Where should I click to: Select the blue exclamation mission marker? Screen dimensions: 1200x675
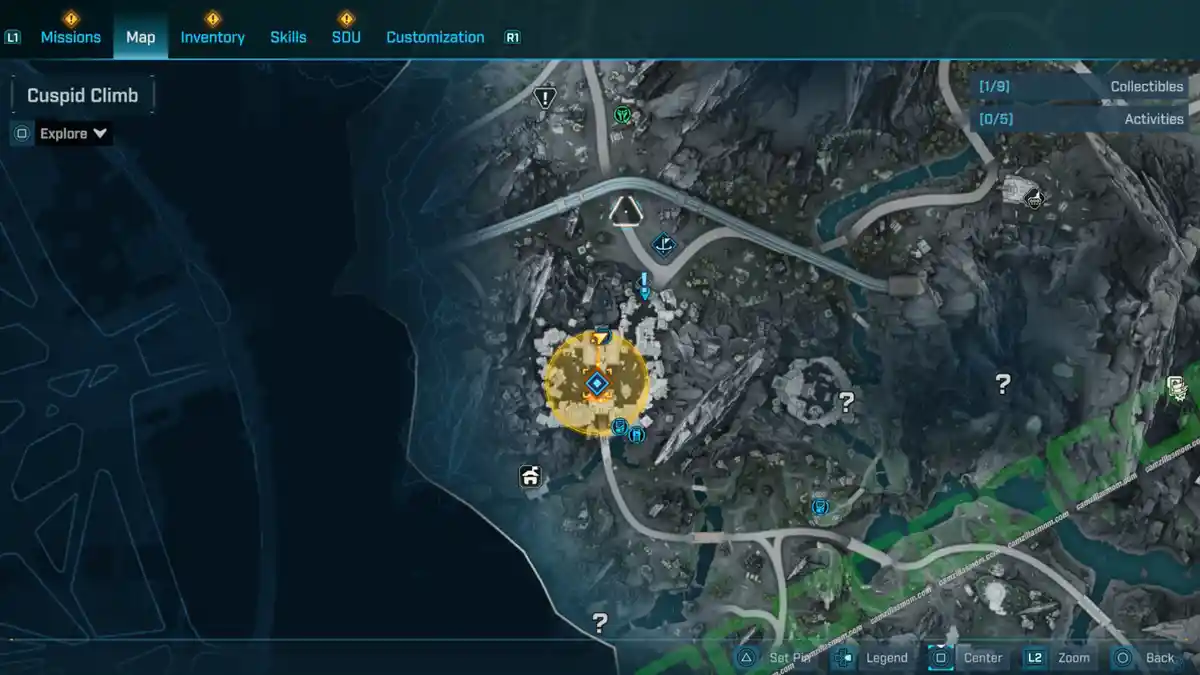[x=645, y=286]
